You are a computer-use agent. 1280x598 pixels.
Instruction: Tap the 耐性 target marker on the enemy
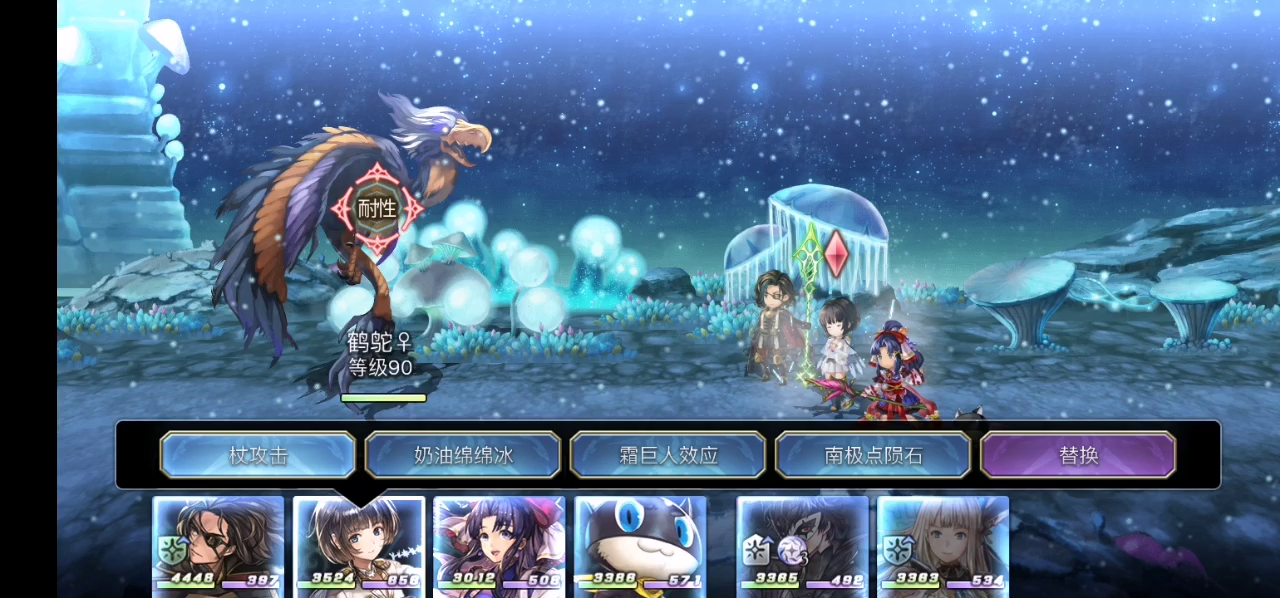377,209
